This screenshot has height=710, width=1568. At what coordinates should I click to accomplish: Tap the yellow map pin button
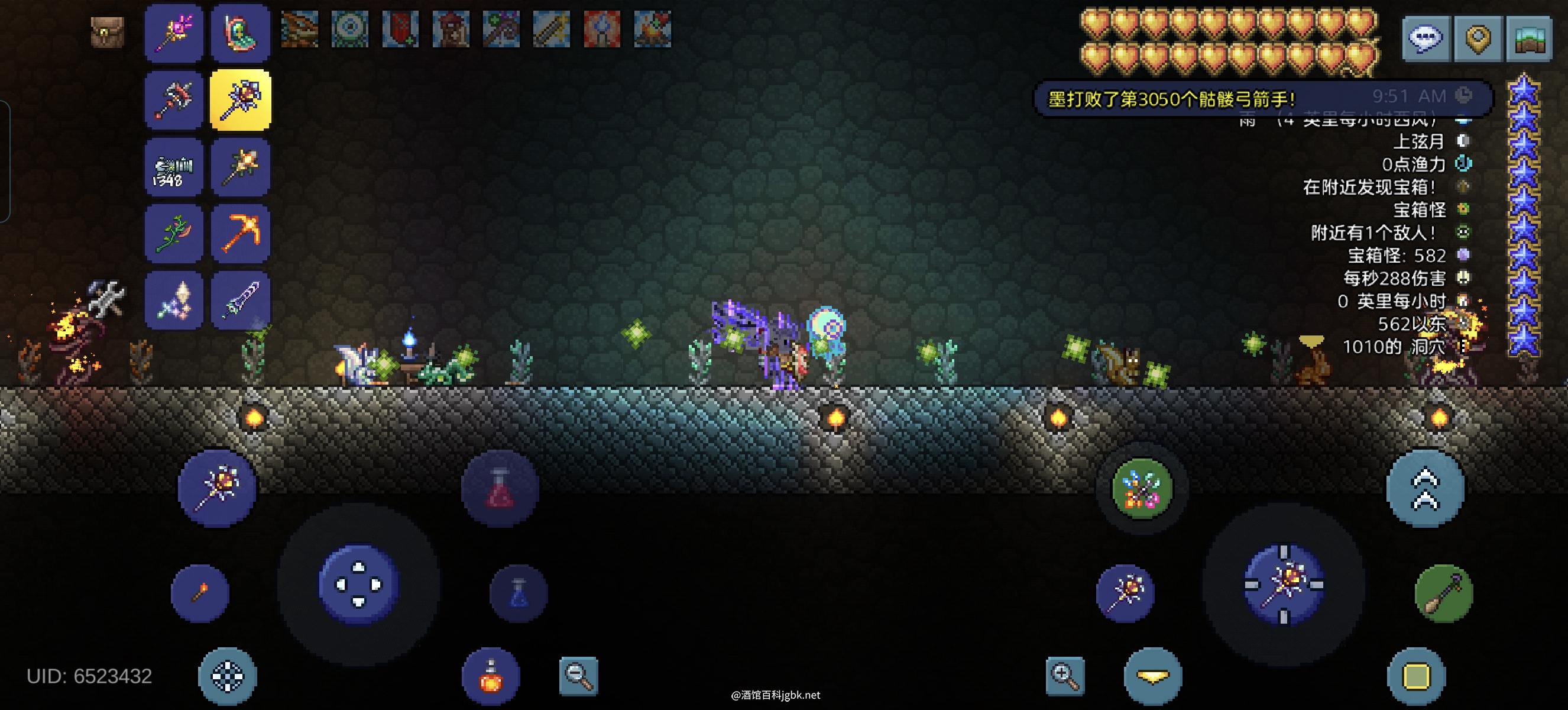point(1478,38)
